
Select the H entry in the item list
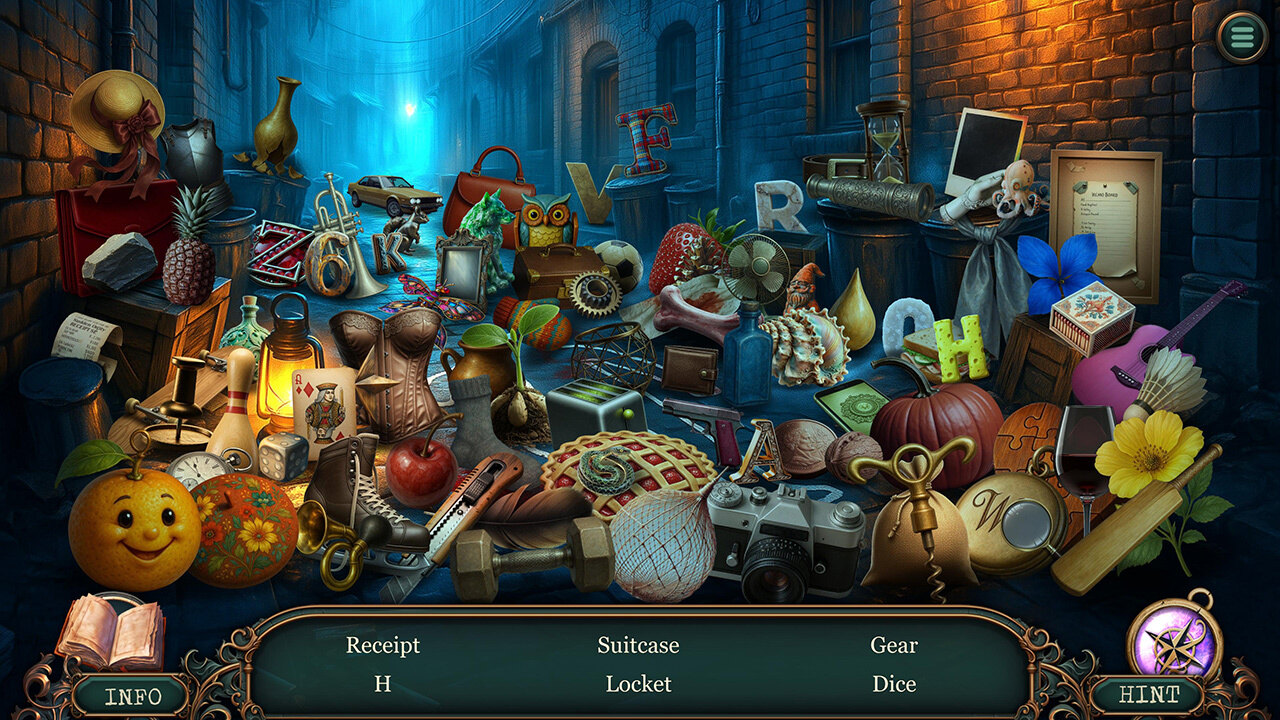(x=383, y=684)
